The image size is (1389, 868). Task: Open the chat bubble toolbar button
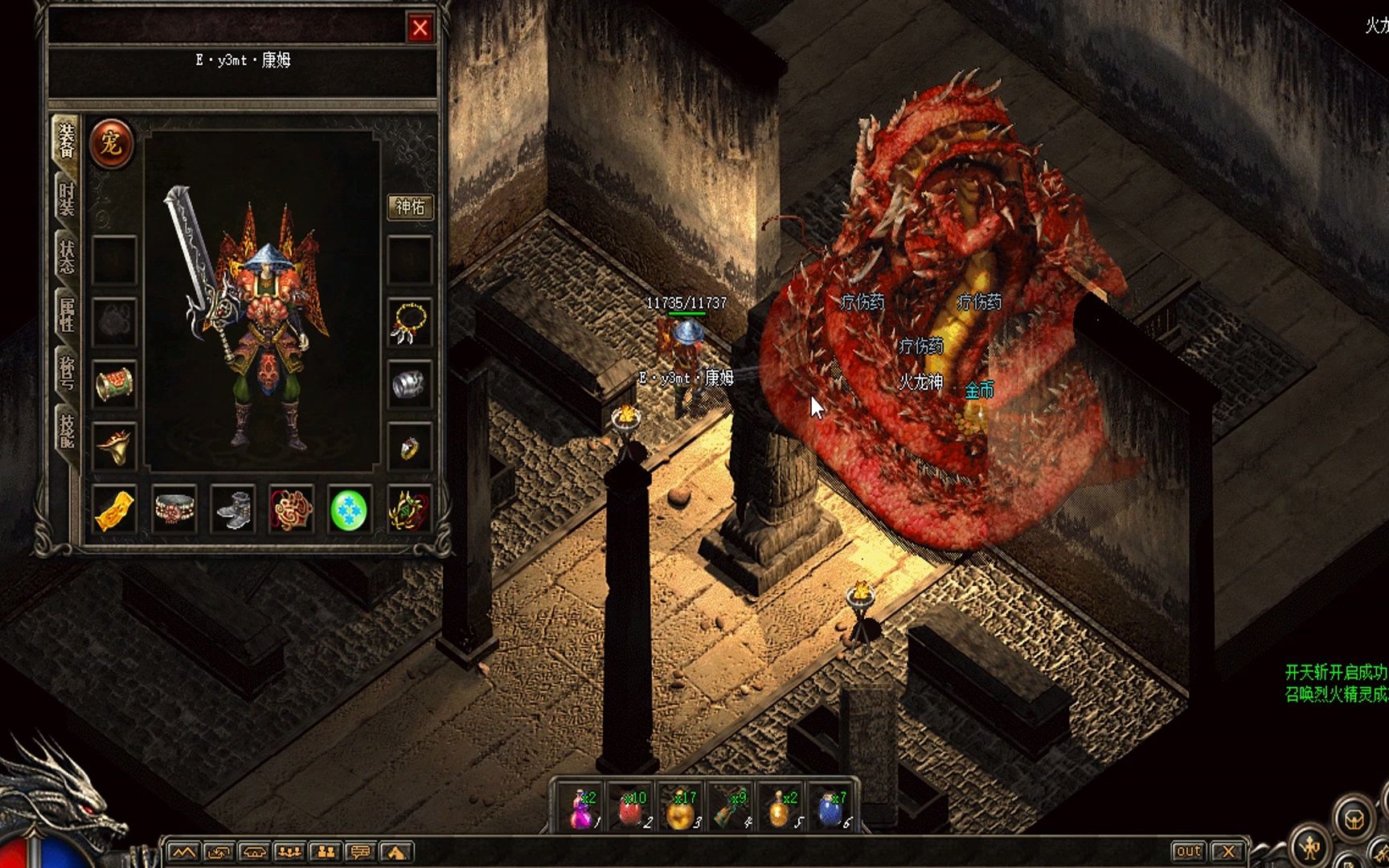click(x=361, y=852)
